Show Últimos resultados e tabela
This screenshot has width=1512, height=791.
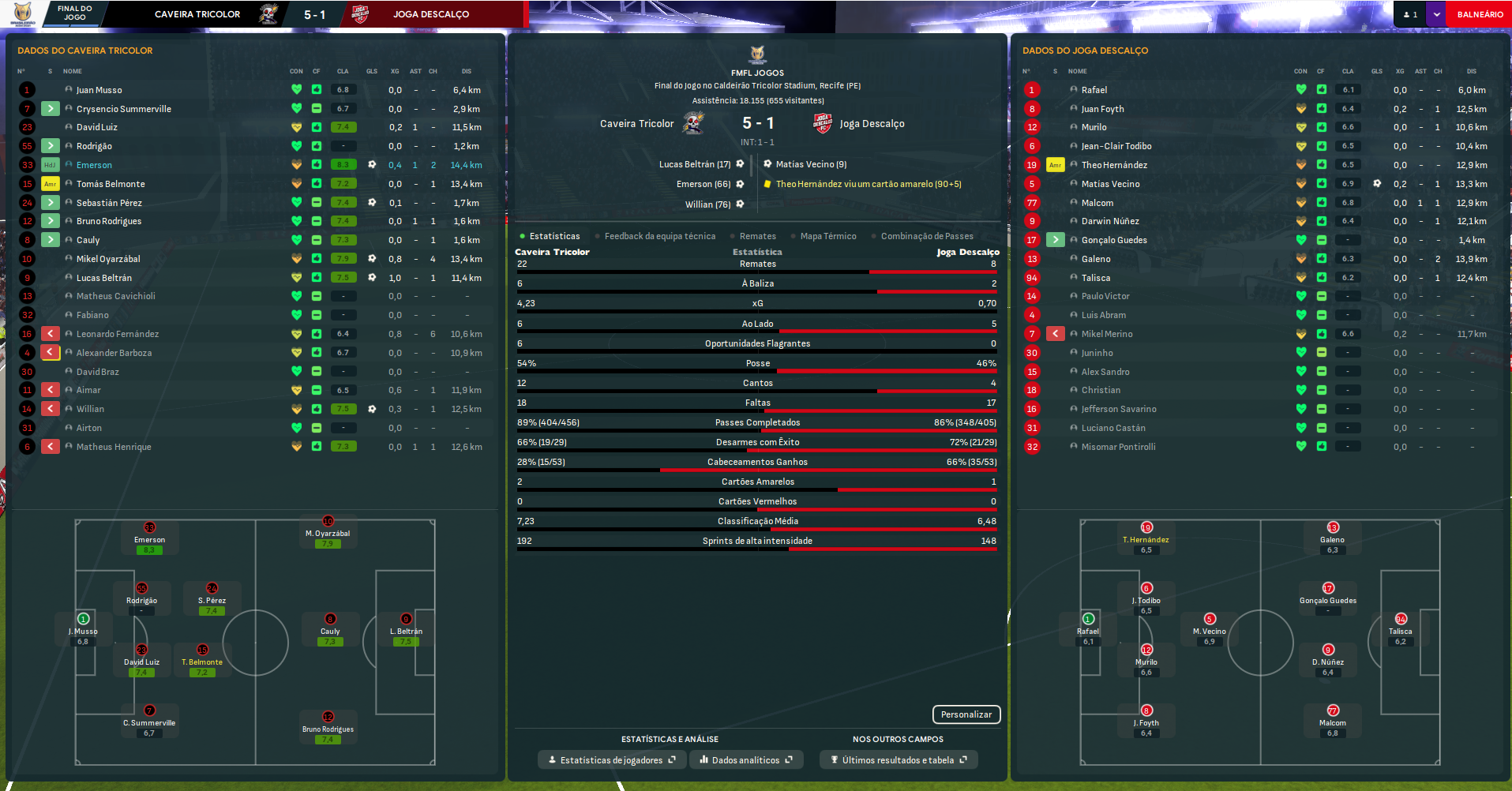[899, 760]
